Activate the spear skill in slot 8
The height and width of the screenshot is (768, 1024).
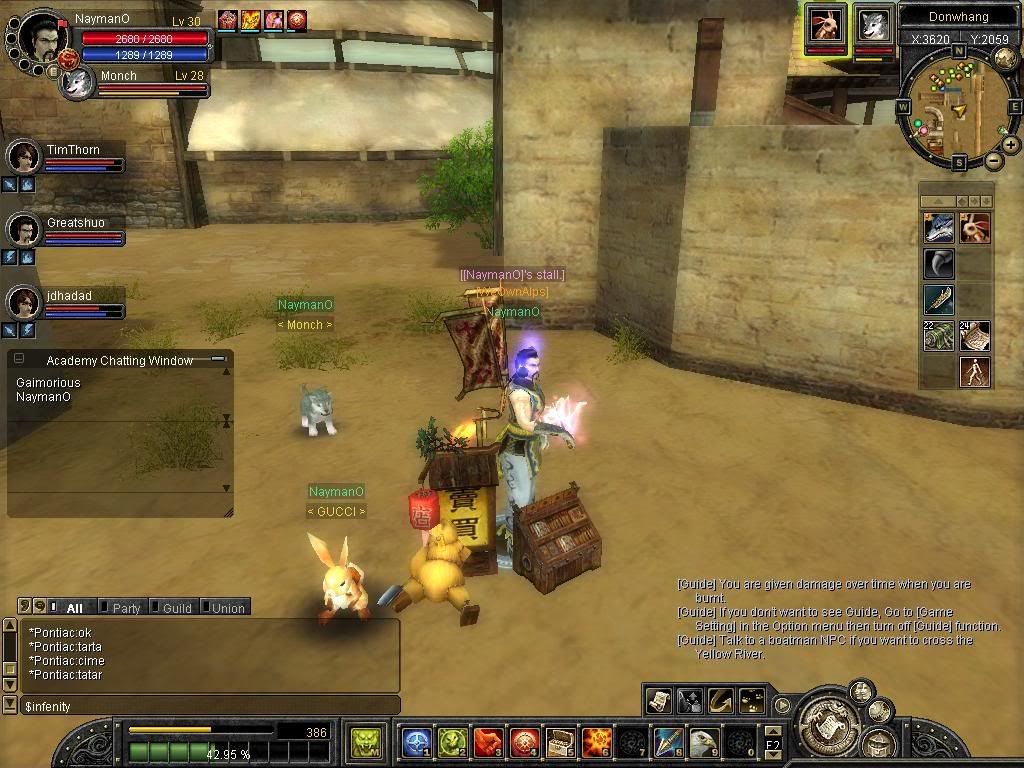[x=668, y=742]
